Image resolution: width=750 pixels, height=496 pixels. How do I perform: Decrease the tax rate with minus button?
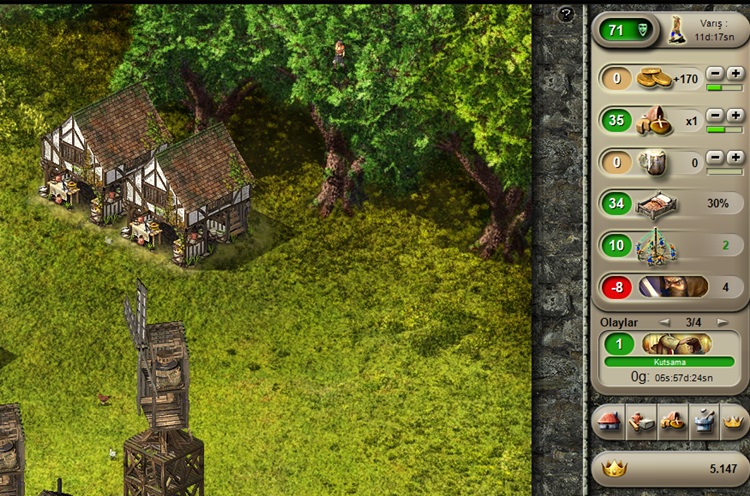(x=716, y=73)
